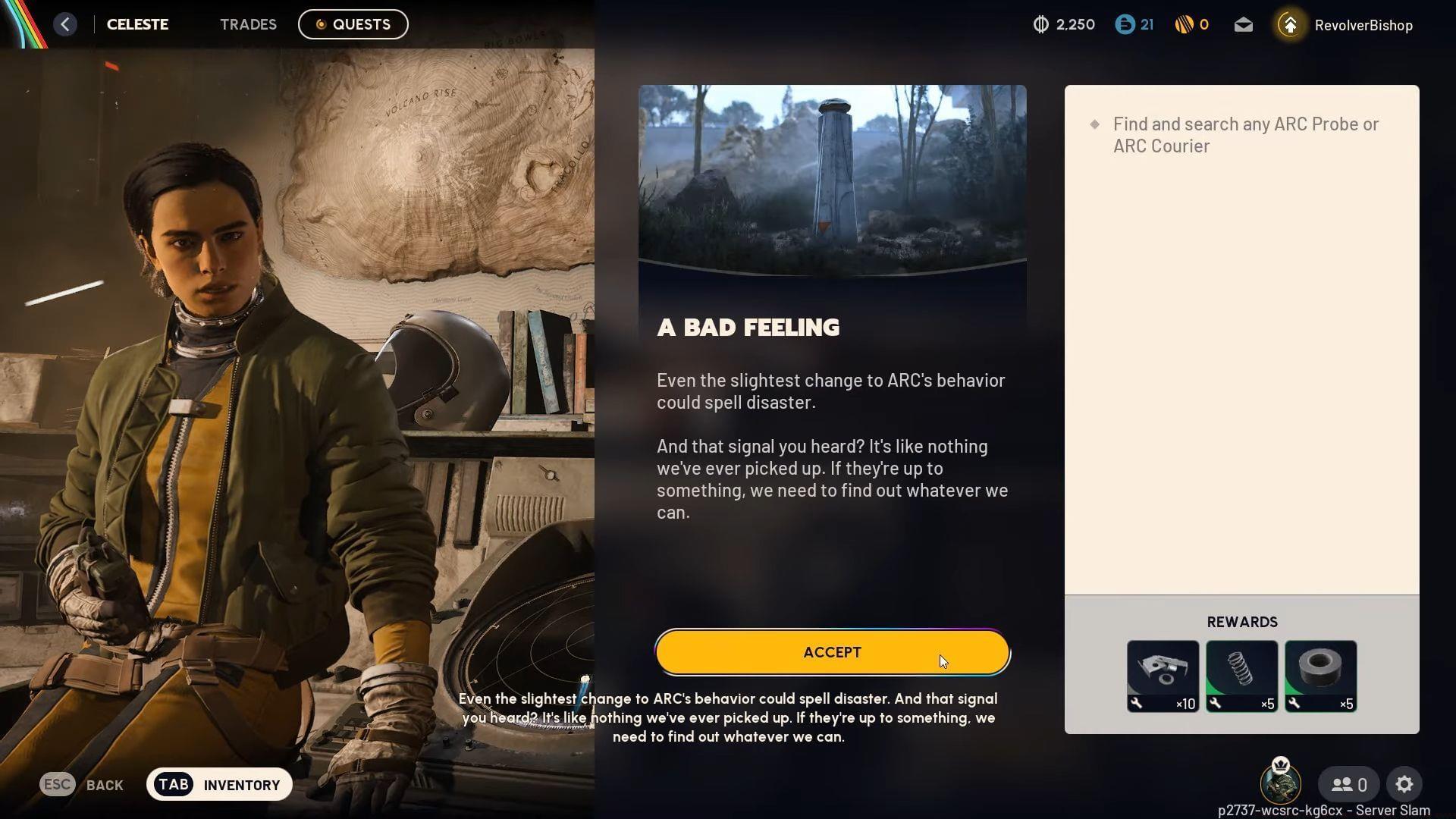Click the RevolverBishop profile name
Screen dimensions: 1456x819
pyautogui.click(x=1363, y=24)
